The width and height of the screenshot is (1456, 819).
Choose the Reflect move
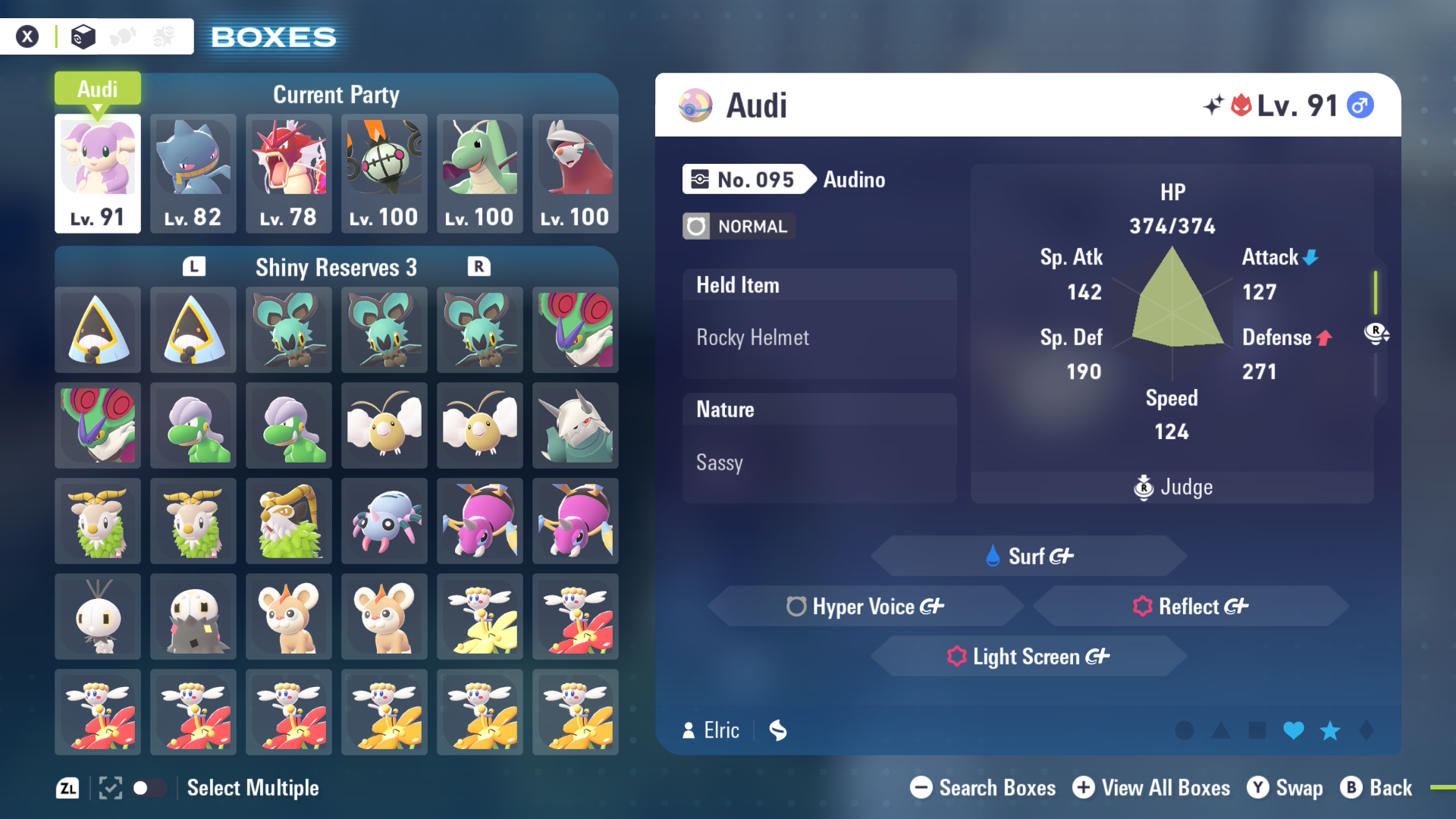coord(1191,606)
